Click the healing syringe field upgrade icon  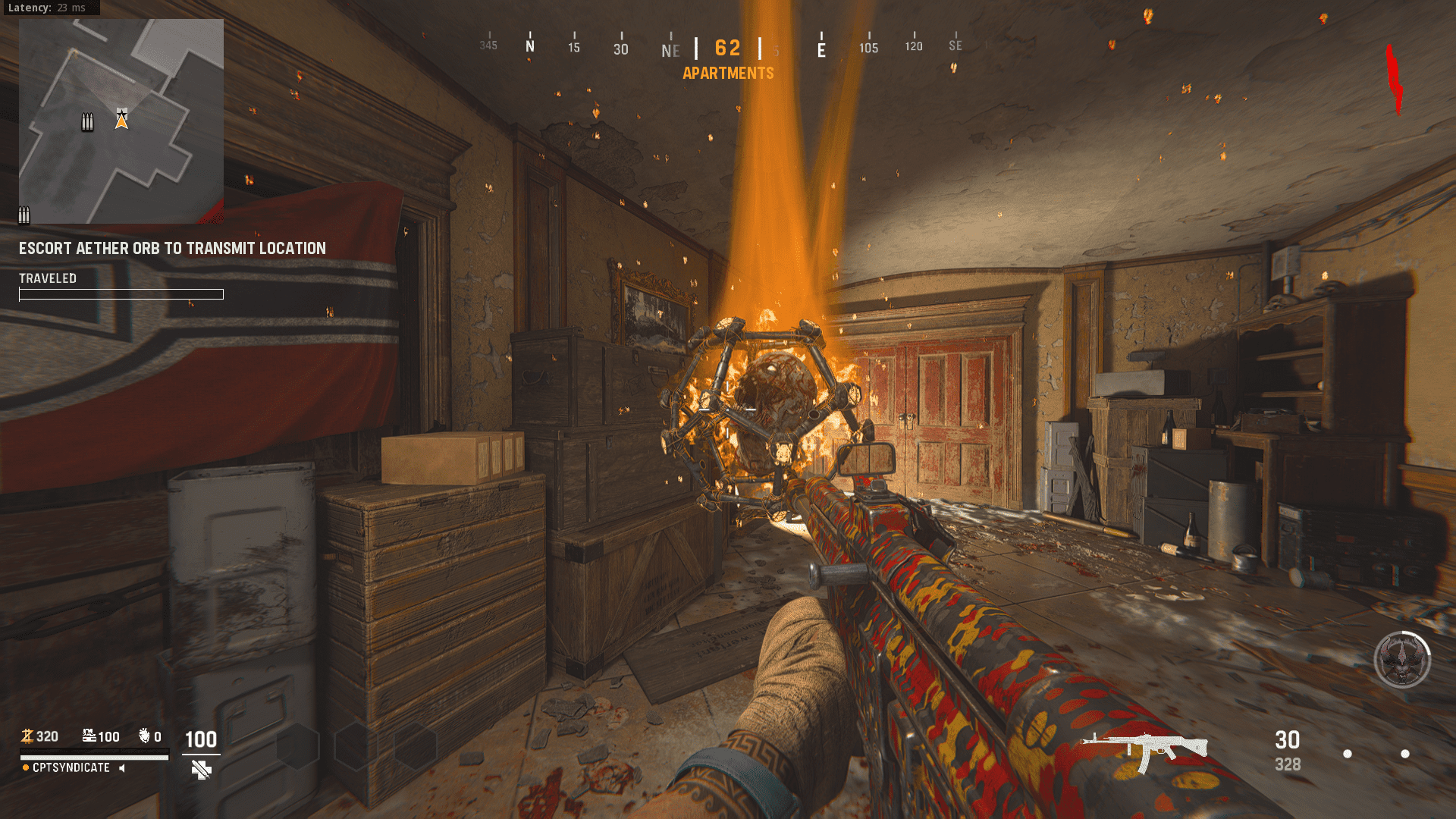pos(202,770)
